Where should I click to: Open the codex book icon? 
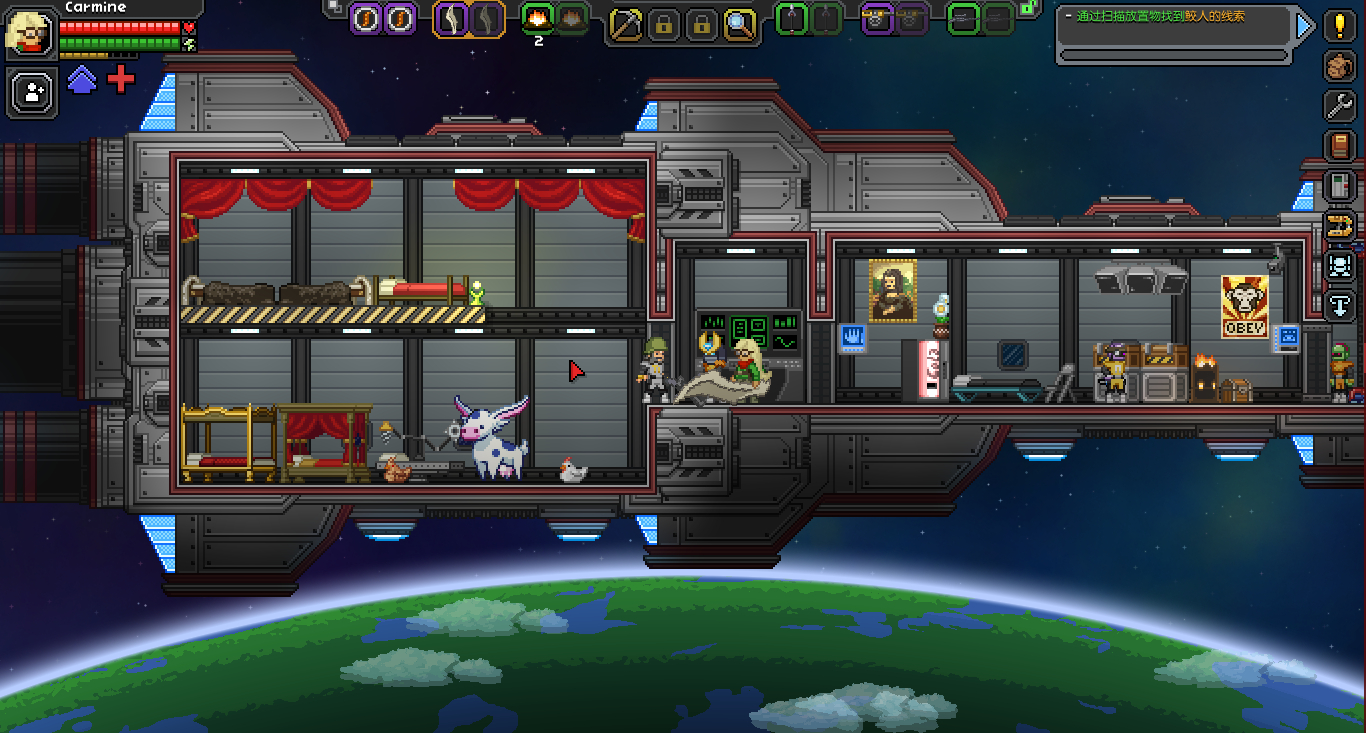pyautogui.click(x=1339, y=145)
